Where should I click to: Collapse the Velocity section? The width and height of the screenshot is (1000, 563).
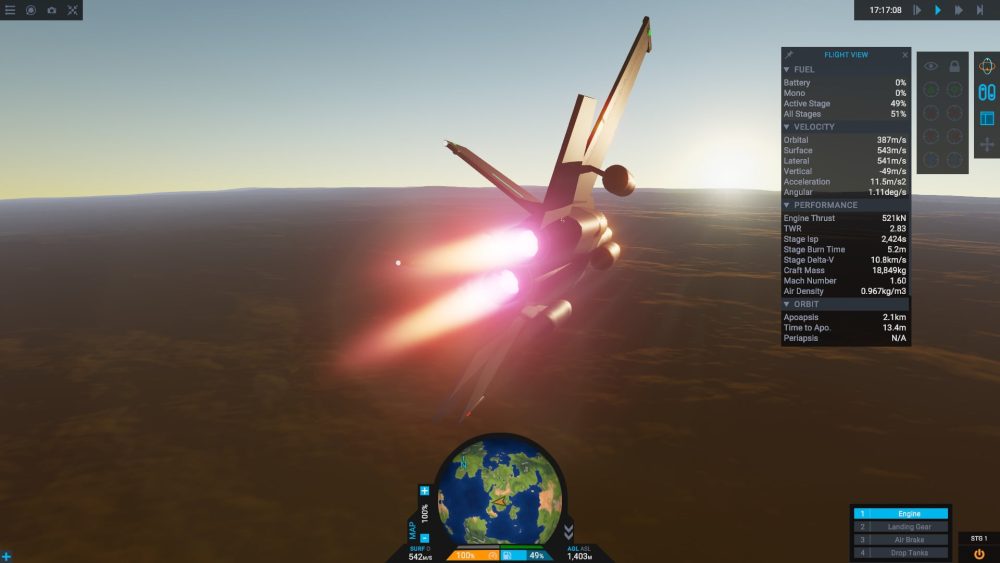pos(787,127)
